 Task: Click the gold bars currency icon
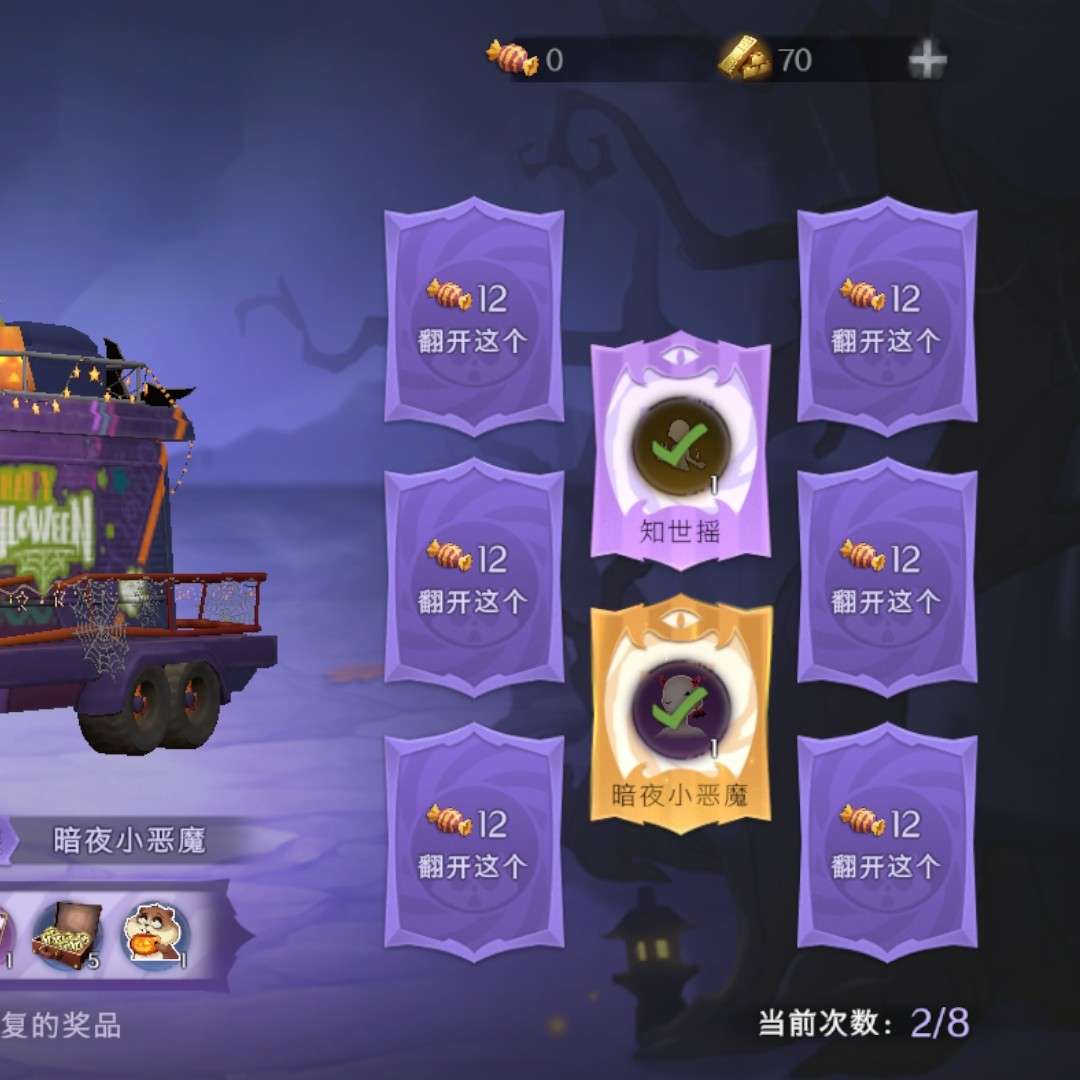[745, 60]
